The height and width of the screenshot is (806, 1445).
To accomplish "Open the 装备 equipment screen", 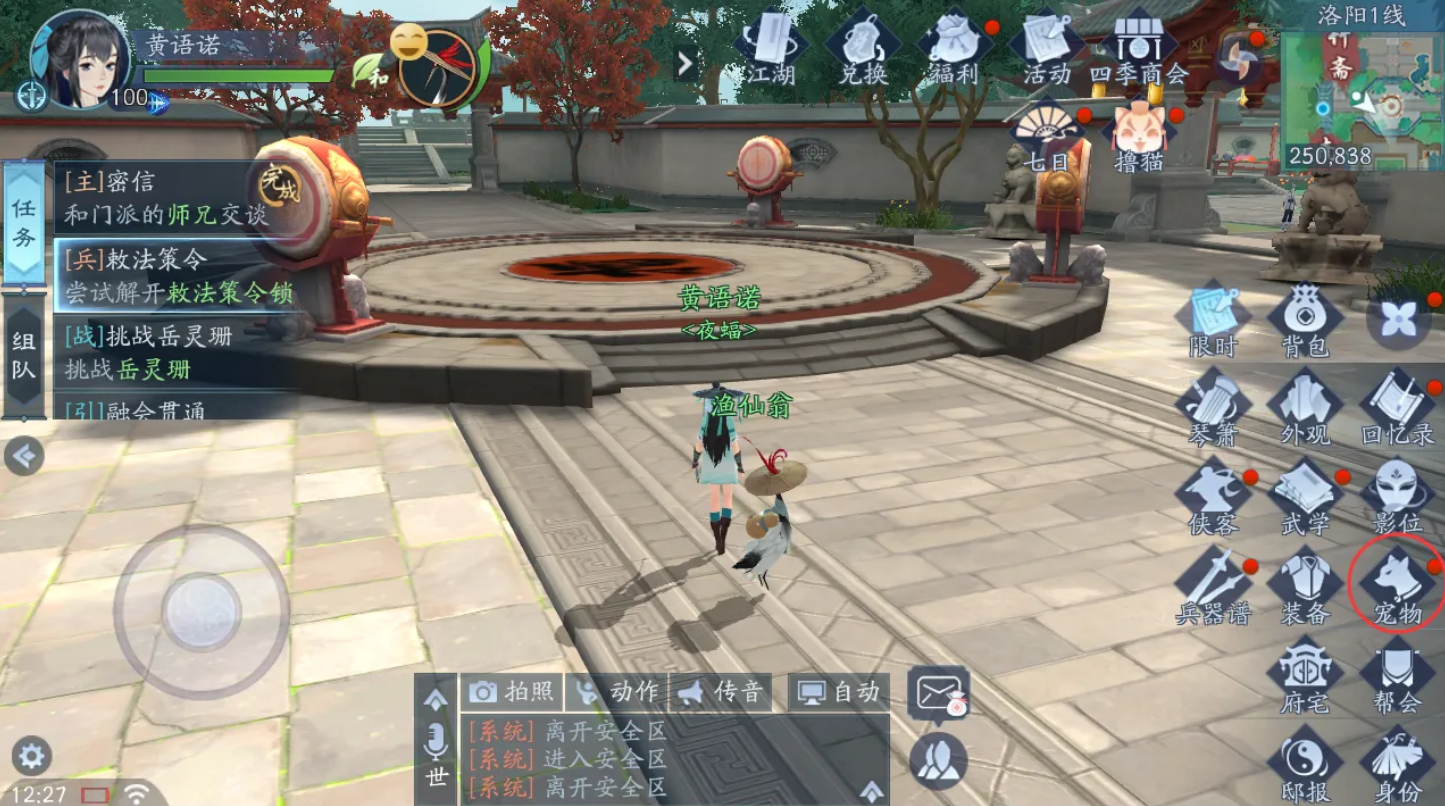I will [x=1304, y=587].
